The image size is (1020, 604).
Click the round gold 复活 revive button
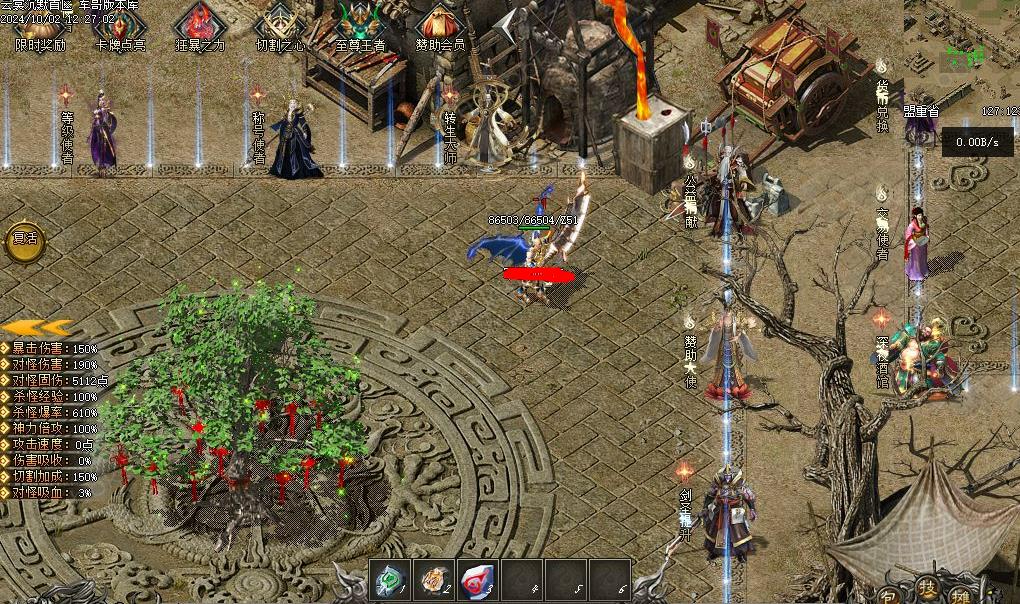(x=24, y=239)
